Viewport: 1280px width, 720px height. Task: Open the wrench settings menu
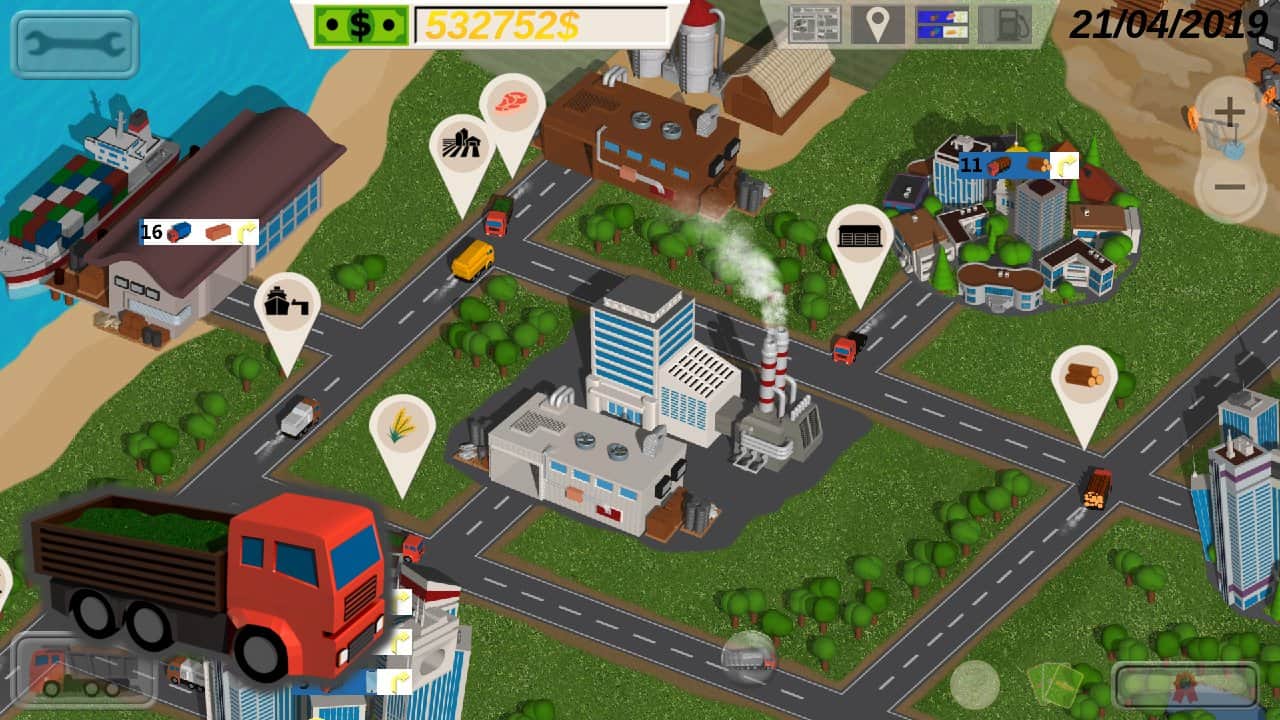(75, 44)
